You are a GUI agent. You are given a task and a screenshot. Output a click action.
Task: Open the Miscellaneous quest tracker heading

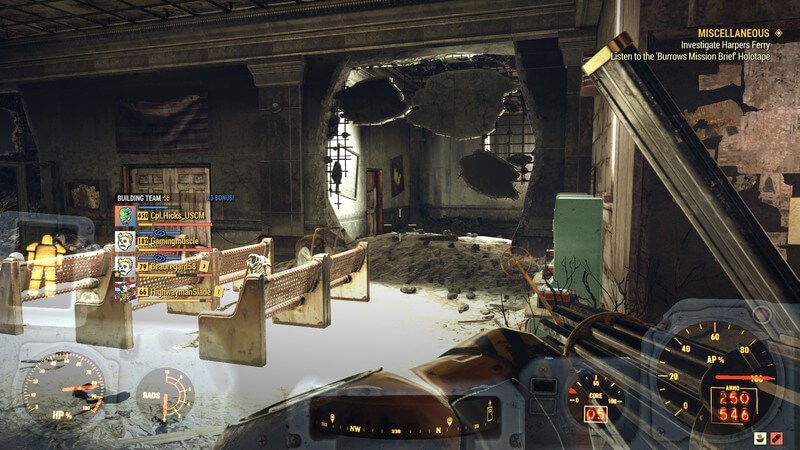click(735, 32)
